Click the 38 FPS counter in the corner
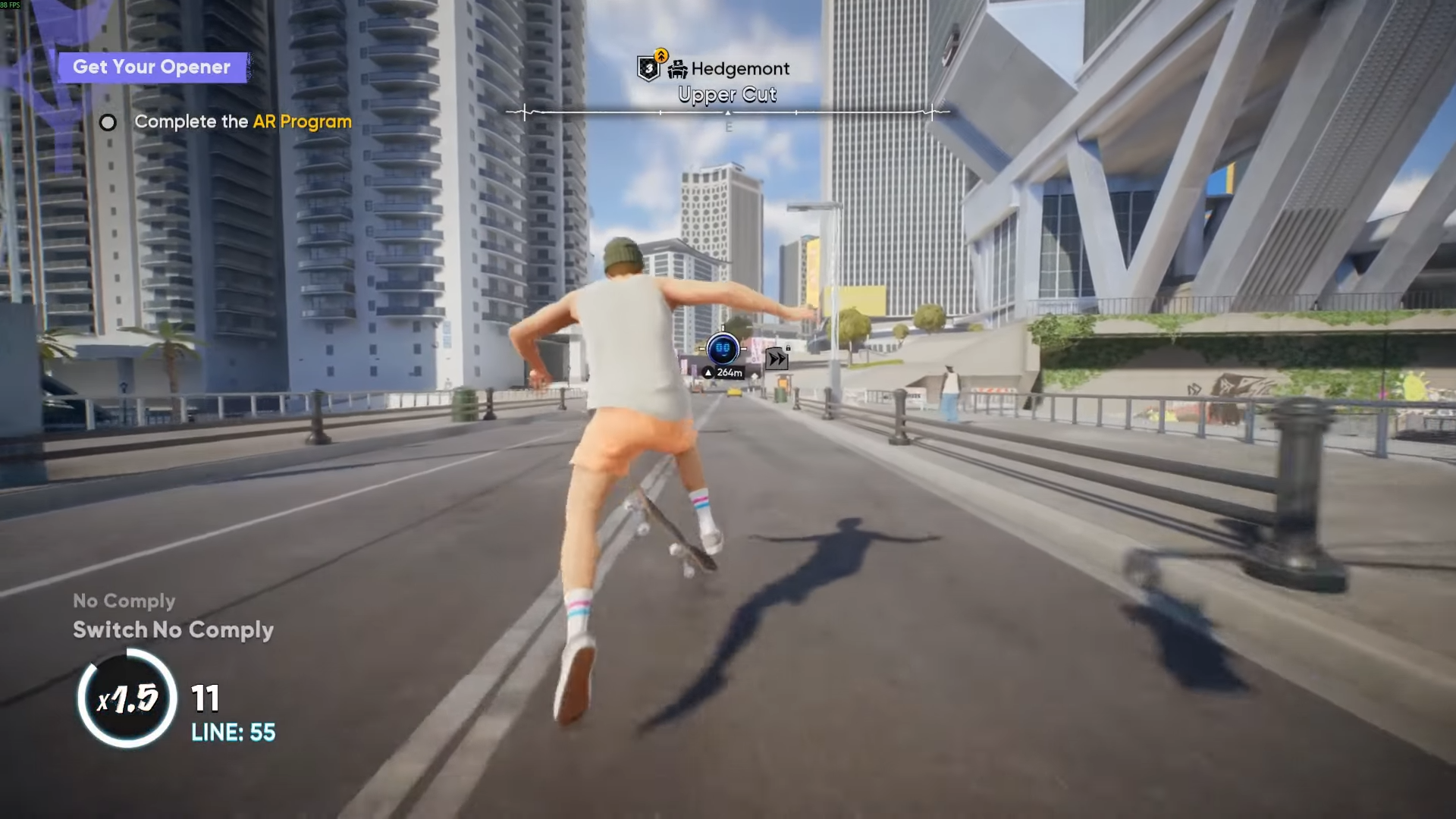Screen dimensions: 1456x819 [x=9, y=5]
